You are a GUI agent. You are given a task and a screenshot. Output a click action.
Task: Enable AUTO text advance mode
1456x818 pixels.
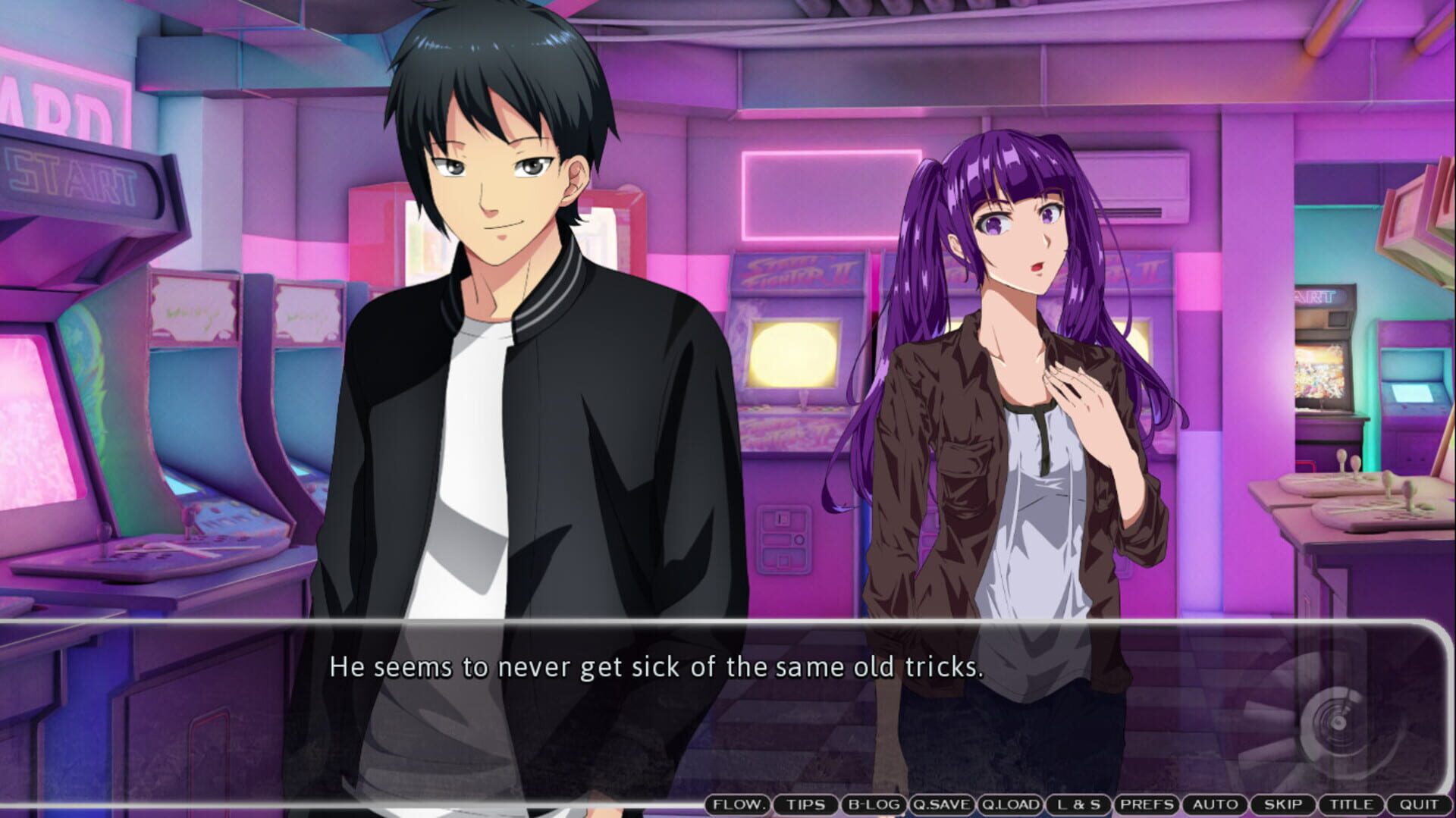click(x=1215, y=805)
